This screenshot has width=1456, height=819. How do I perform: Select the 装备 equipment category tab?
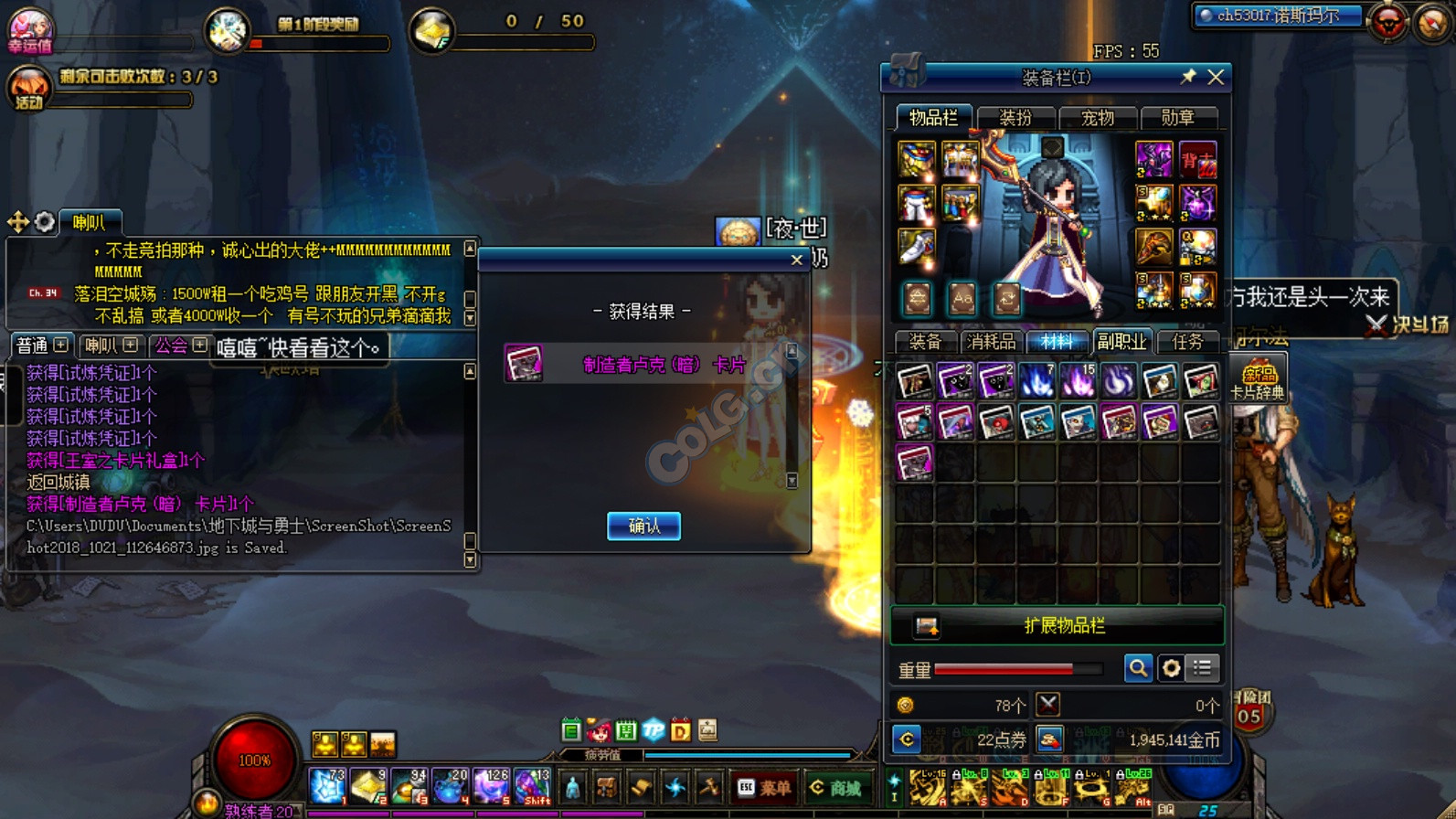tap(925, 342)
